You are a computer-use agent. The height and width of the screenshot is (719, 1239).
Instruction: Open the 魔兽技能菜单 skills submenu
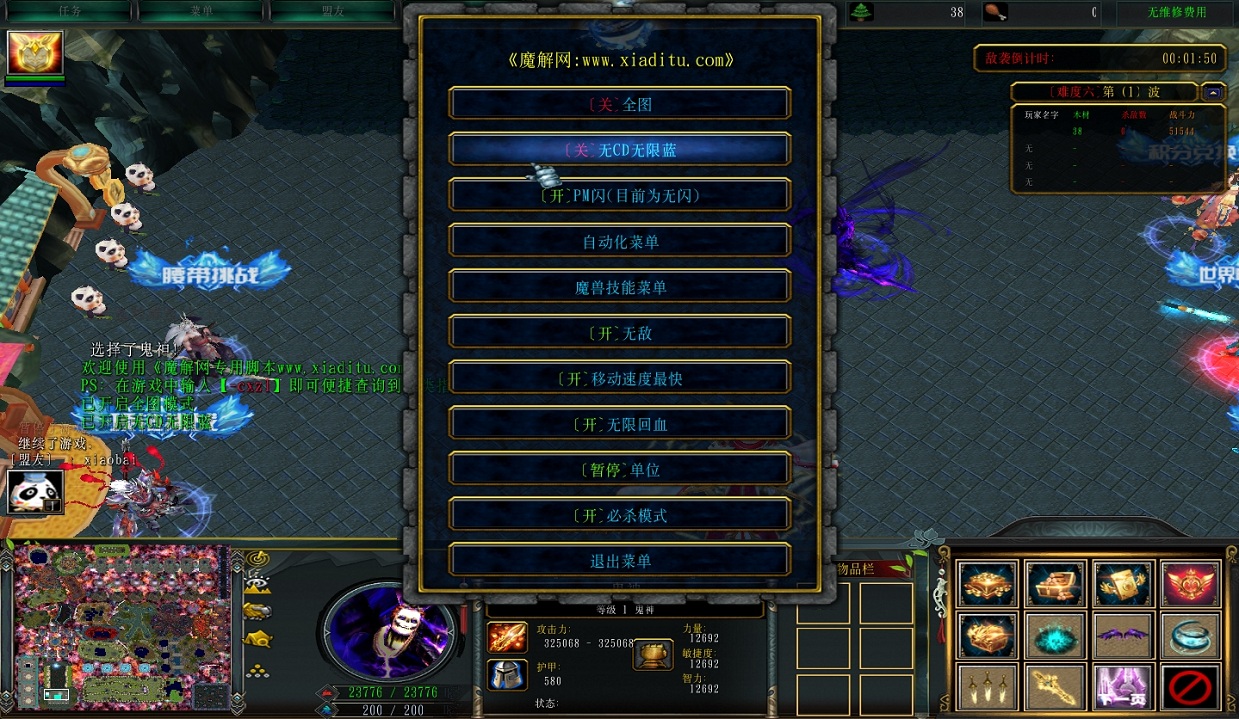[620, 288]
